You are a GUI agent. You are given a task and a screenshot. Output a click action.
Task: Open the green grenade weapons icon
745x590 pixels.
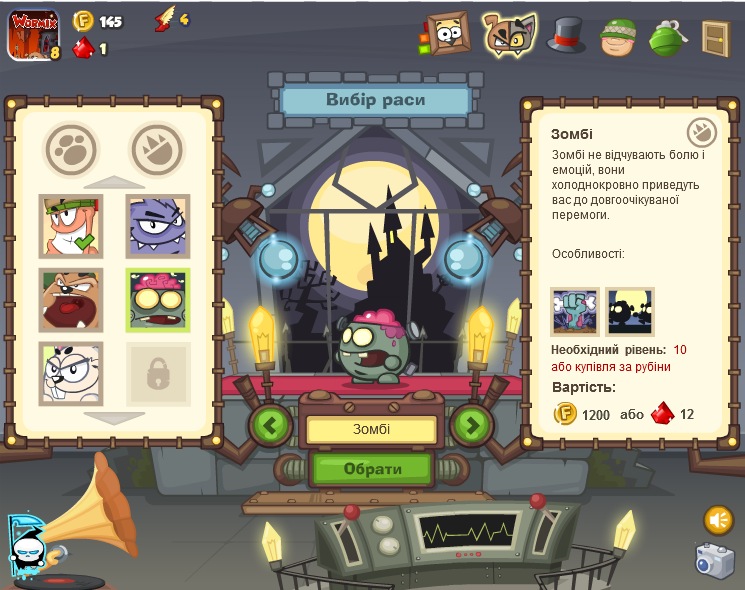666,37
